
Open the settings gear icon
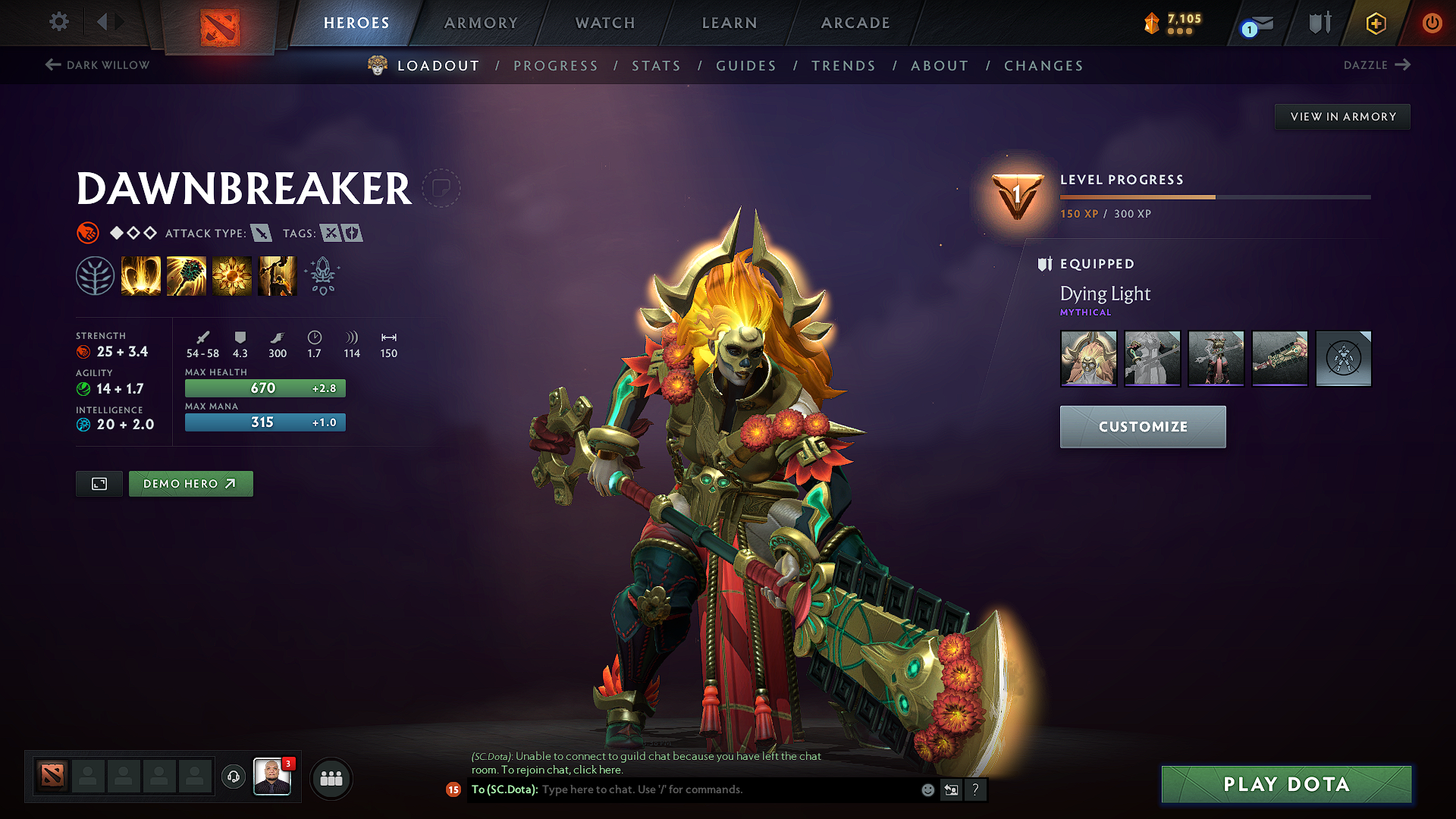pyautogui.click(x=58, y=22)
